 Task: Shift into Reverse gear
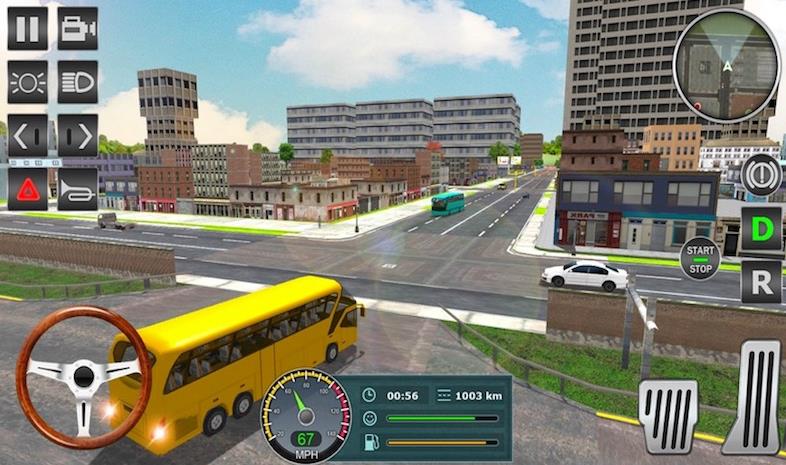tap(761, 282)
